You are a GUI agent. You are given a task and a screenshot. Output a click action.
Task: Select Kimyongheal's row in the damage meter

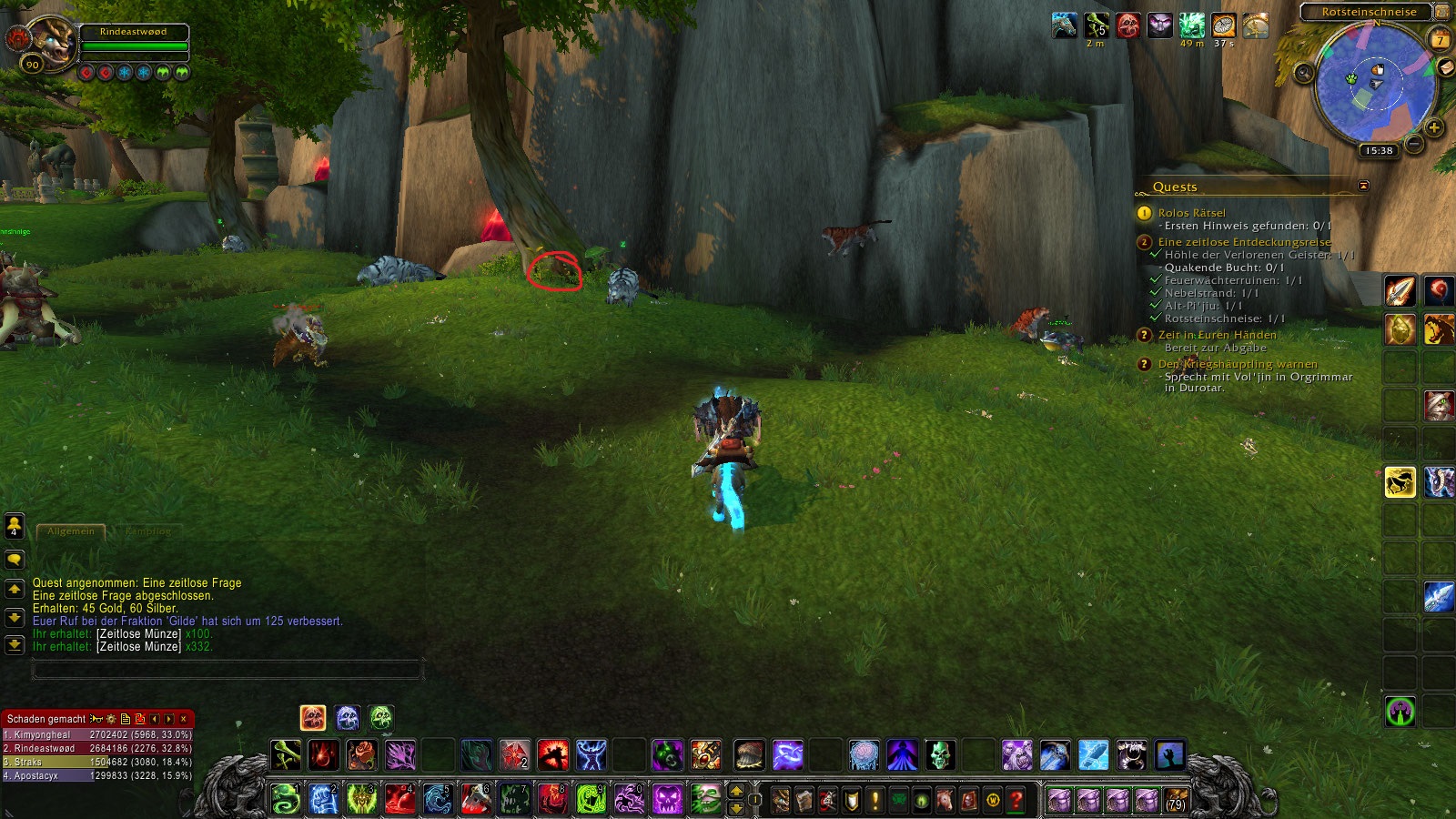(96, 734)
